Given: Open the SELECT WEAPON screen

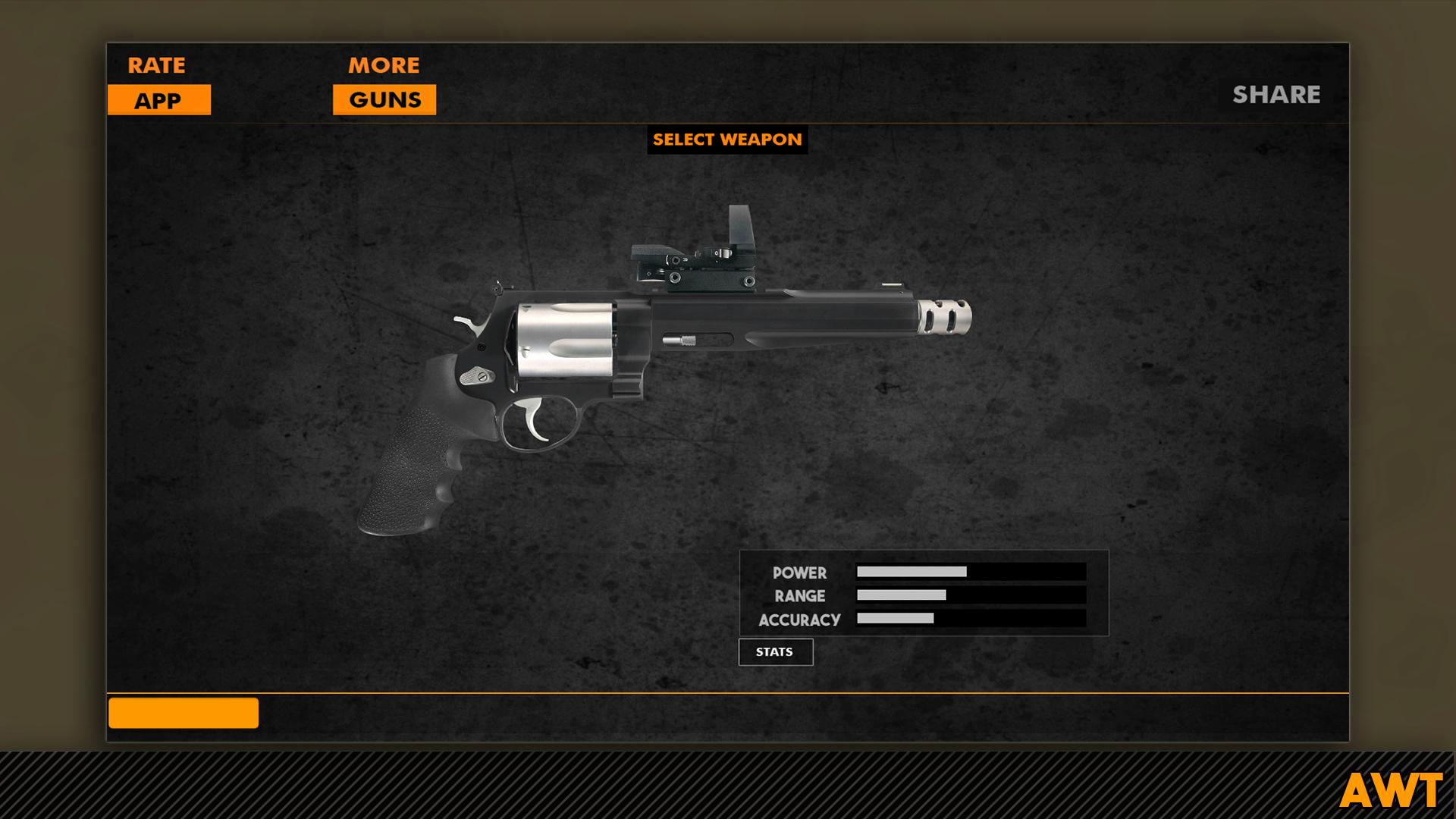Looking at the screenshot, I should pyautogui.click(x=727, y=140).
